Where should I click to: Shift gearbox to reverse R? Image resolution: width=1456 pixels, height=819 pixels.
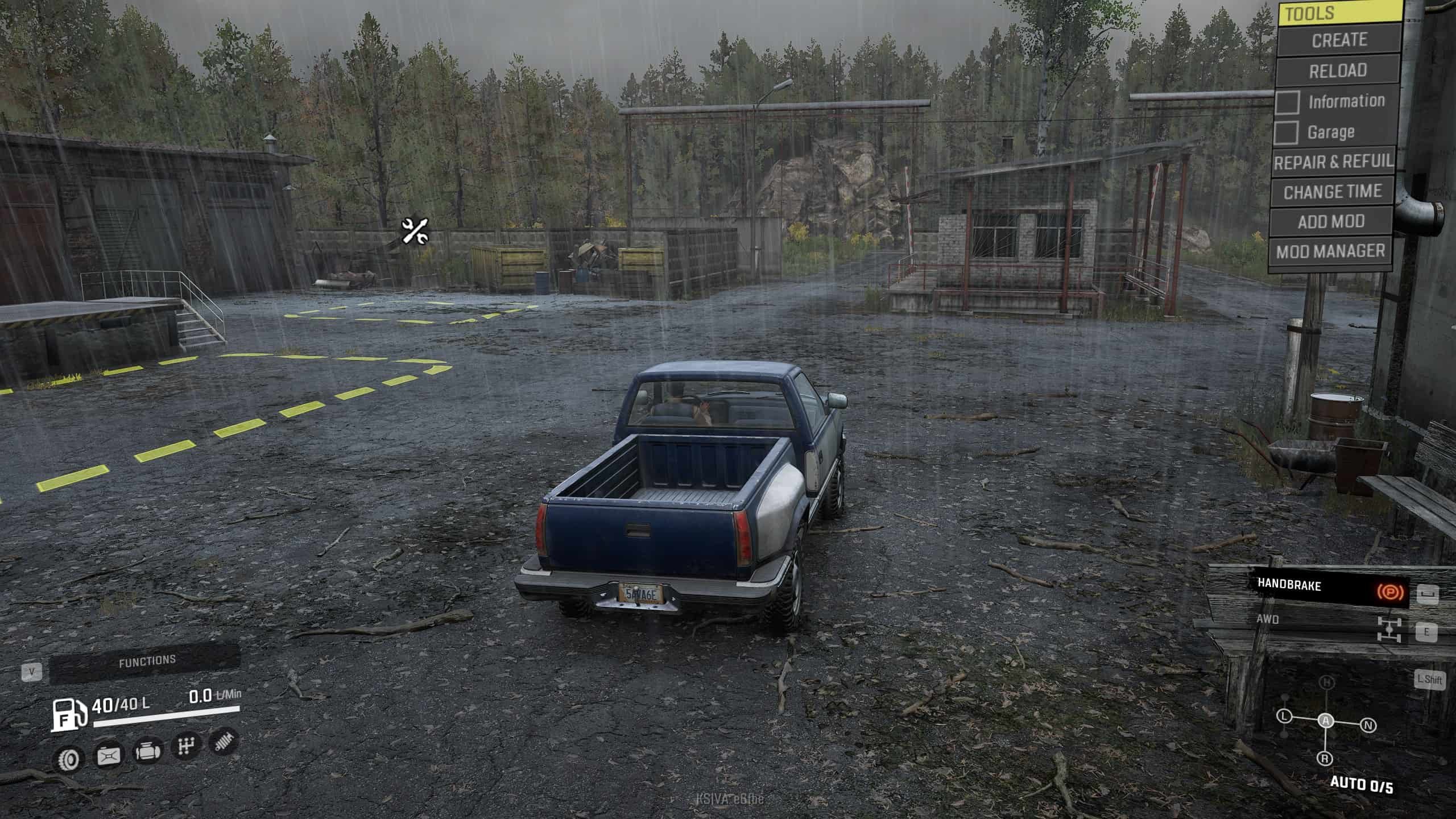pos(1325,759)
